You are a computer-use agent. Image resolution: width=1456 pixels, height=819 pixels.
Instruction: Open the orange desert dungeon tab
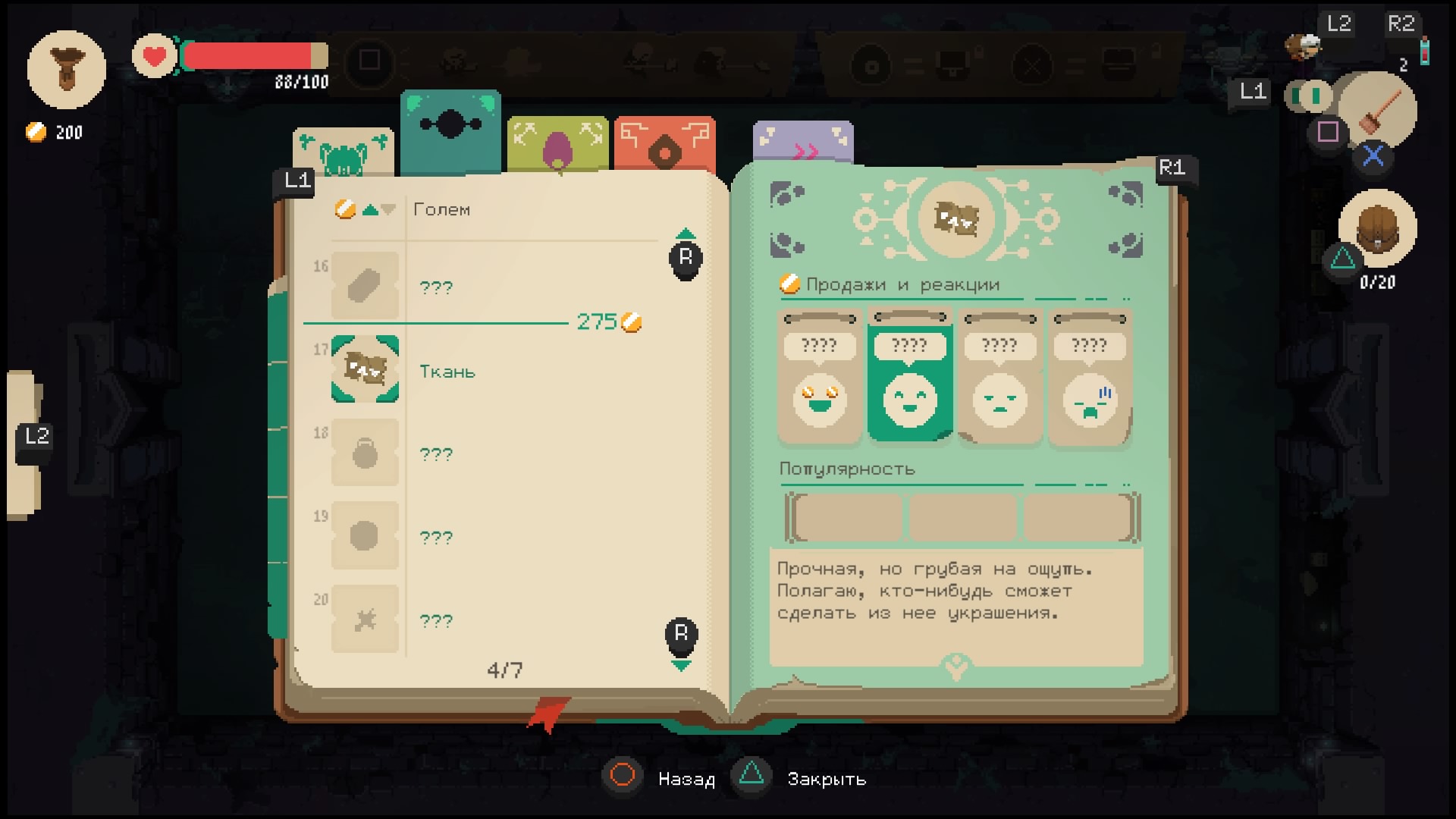664,144
